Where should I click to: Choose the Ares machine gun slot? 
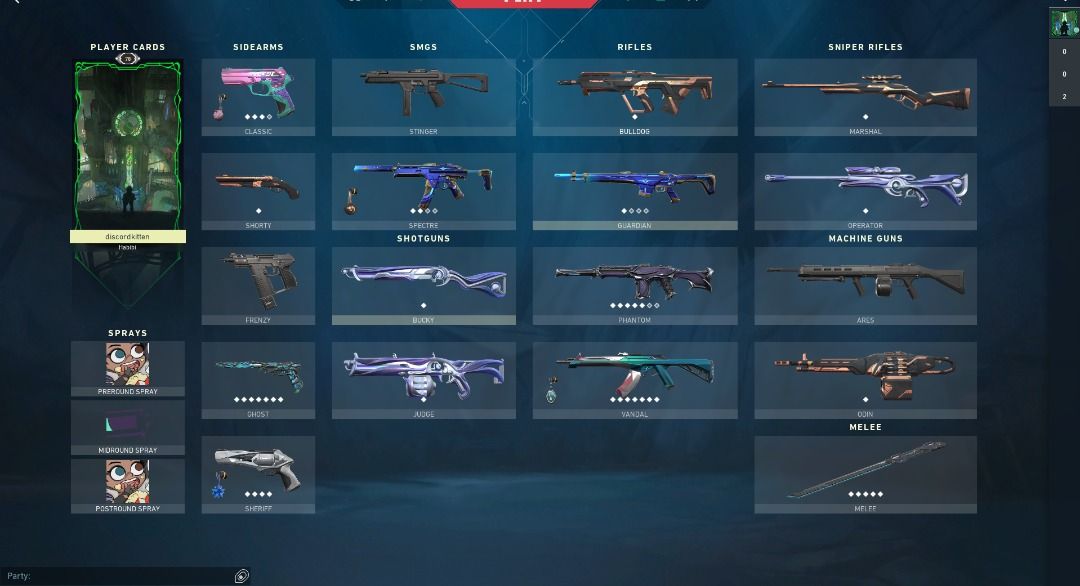(x=865, y=285)
